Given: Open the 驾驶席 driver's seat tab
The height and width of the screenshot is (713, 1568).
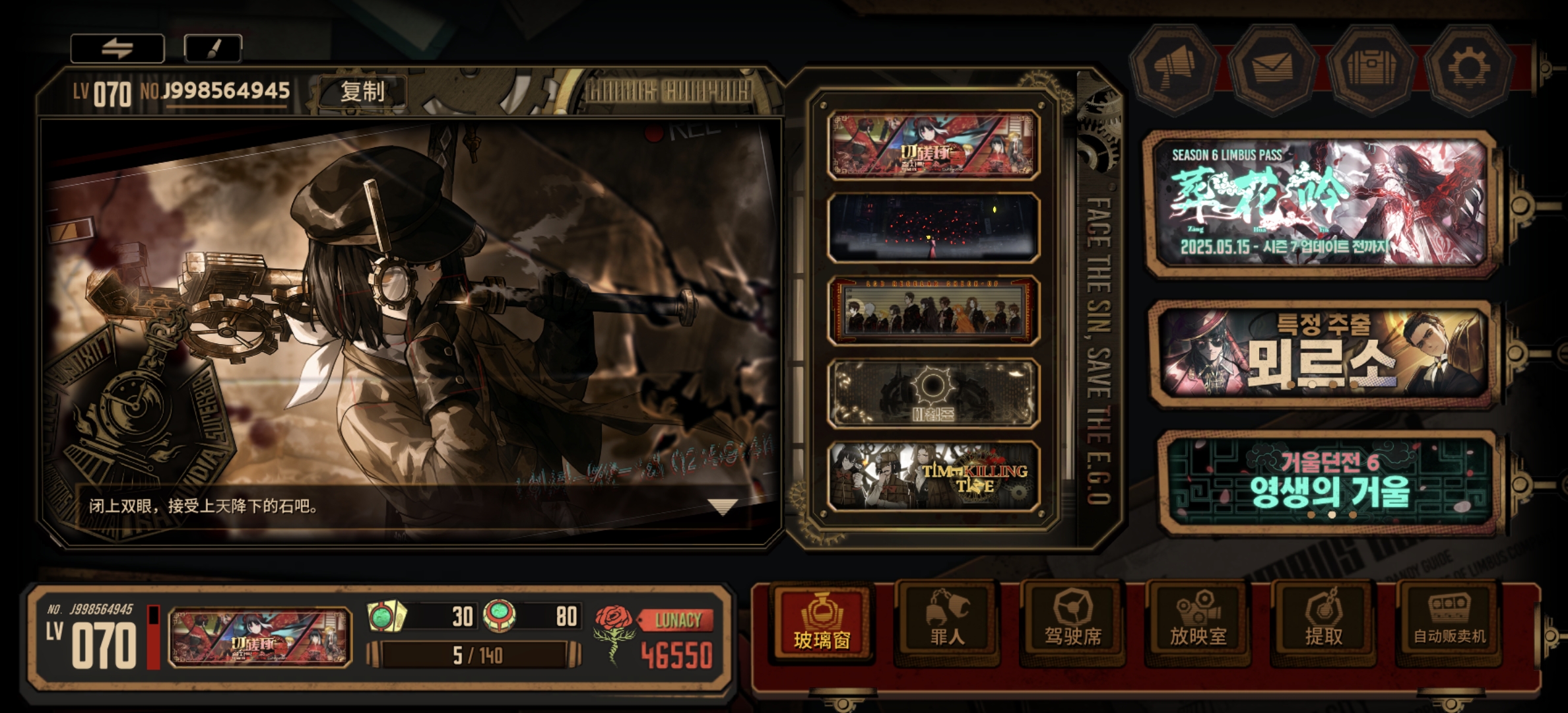Looking at the screenshot, I should (1072, 624).
